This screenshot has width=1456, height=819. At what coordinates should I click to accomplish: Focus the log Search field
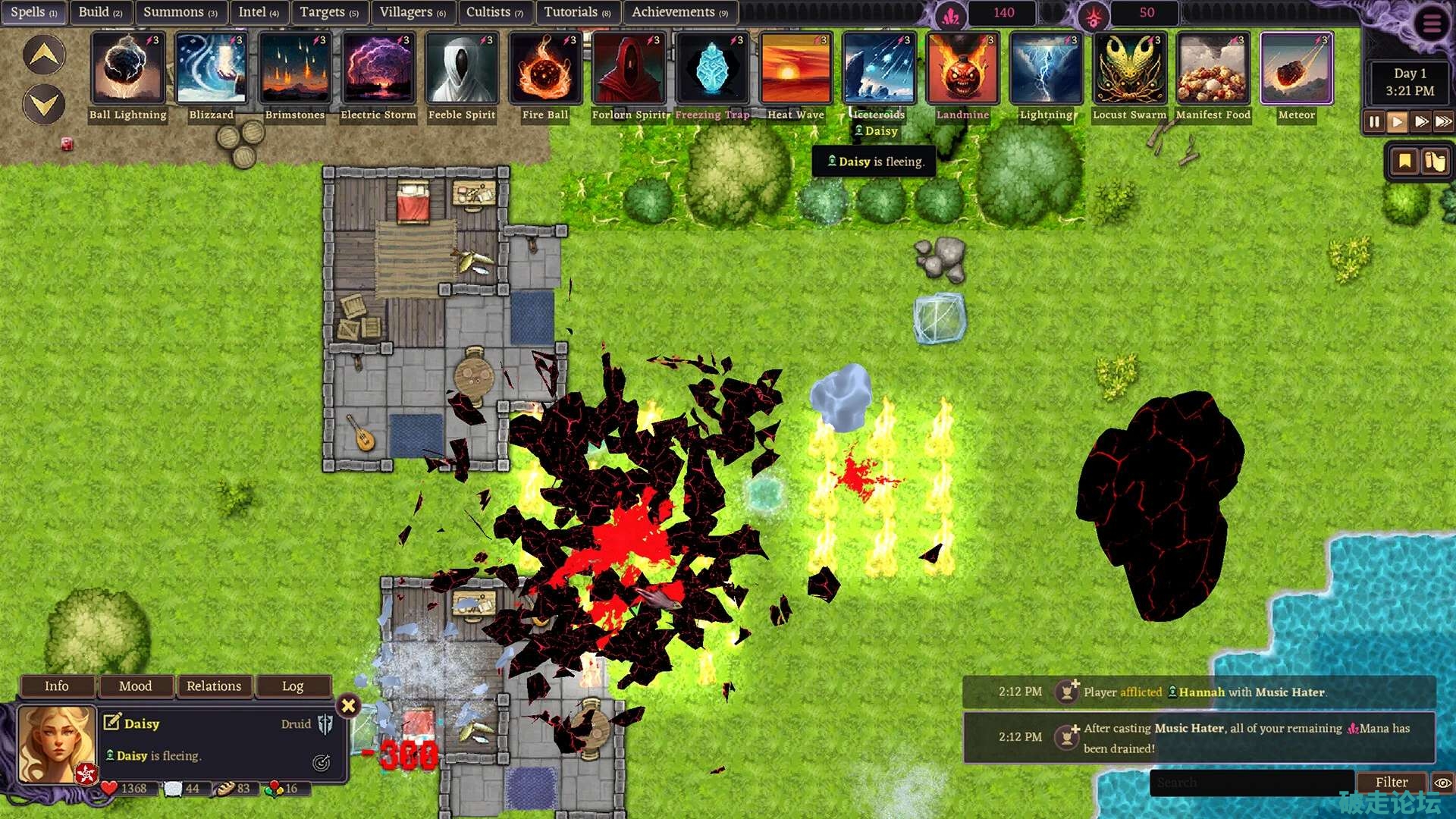click(1251, 782)
